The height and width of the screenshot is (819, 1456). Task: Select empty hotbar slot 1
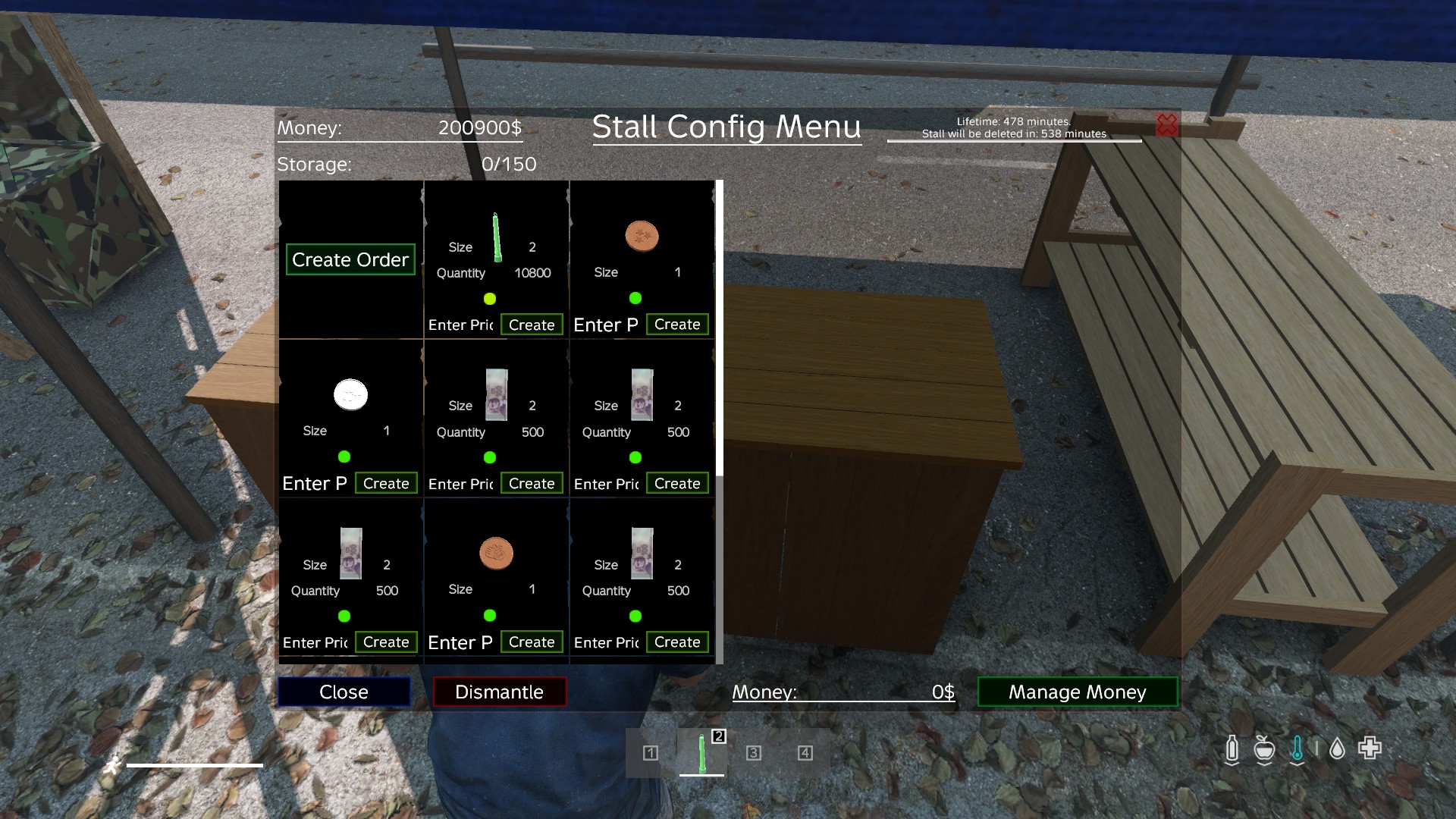point(650,752)
